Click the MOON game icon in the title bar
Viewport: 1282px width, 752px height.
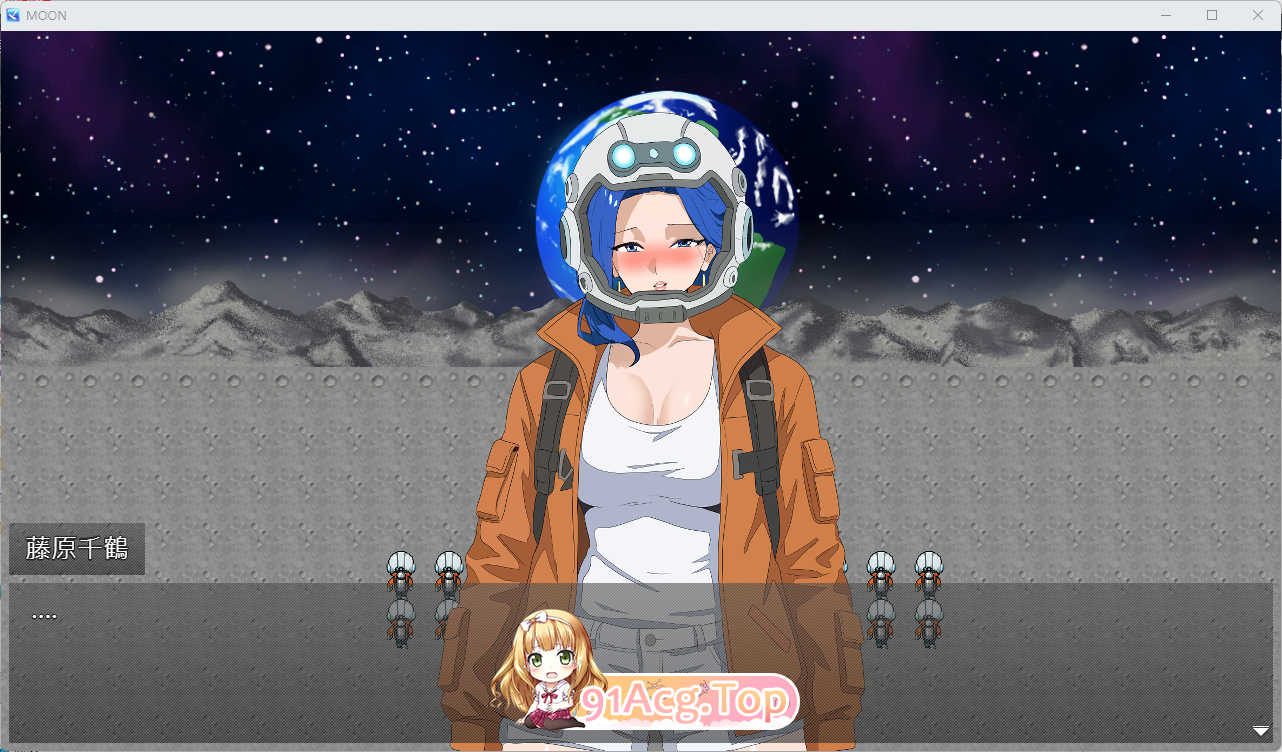14,15
